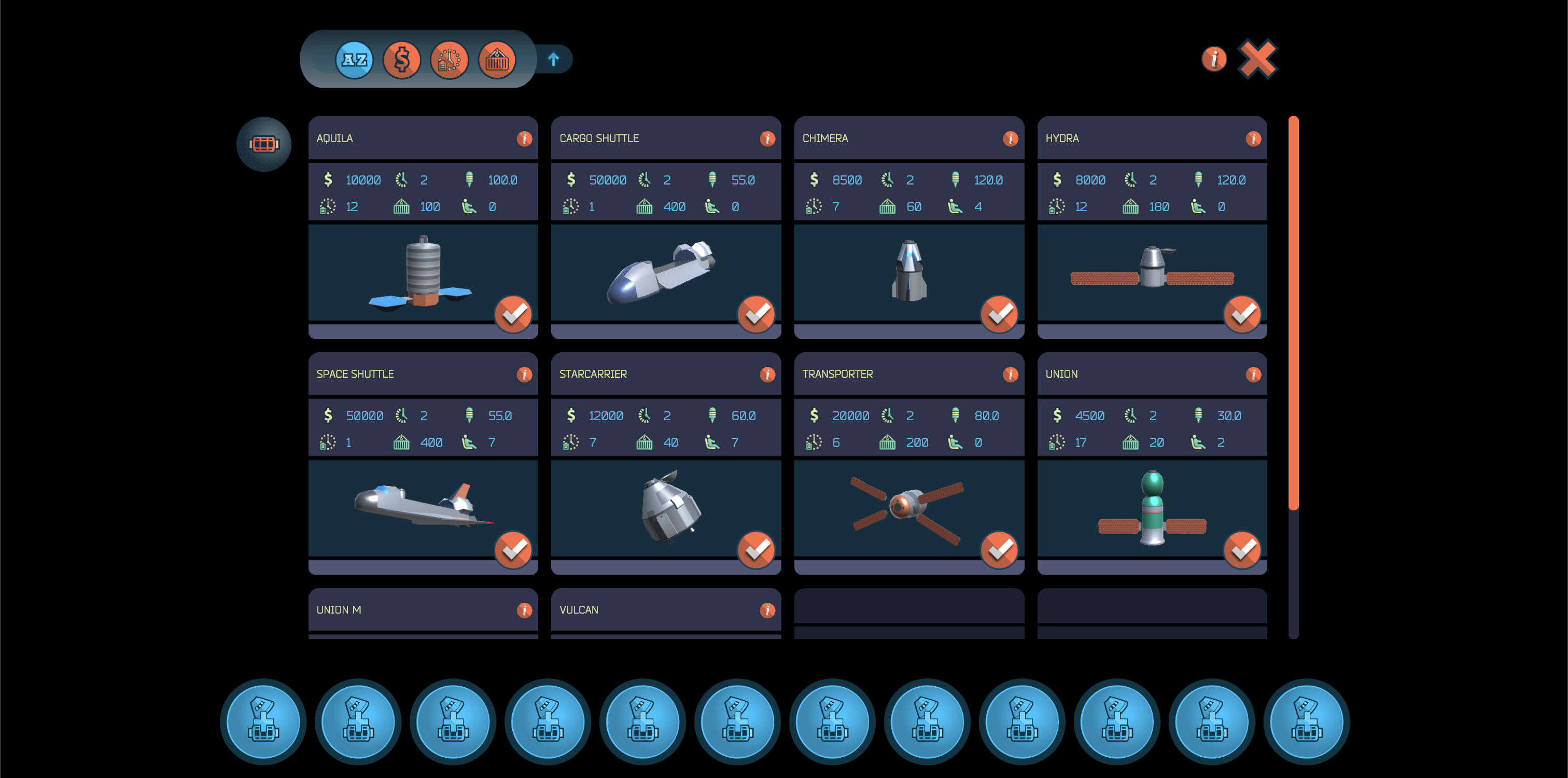This screenshot has width=1568, height=778.
Task: Open the cargo container icon beside the ship list
Action: (x=263, y=144)
